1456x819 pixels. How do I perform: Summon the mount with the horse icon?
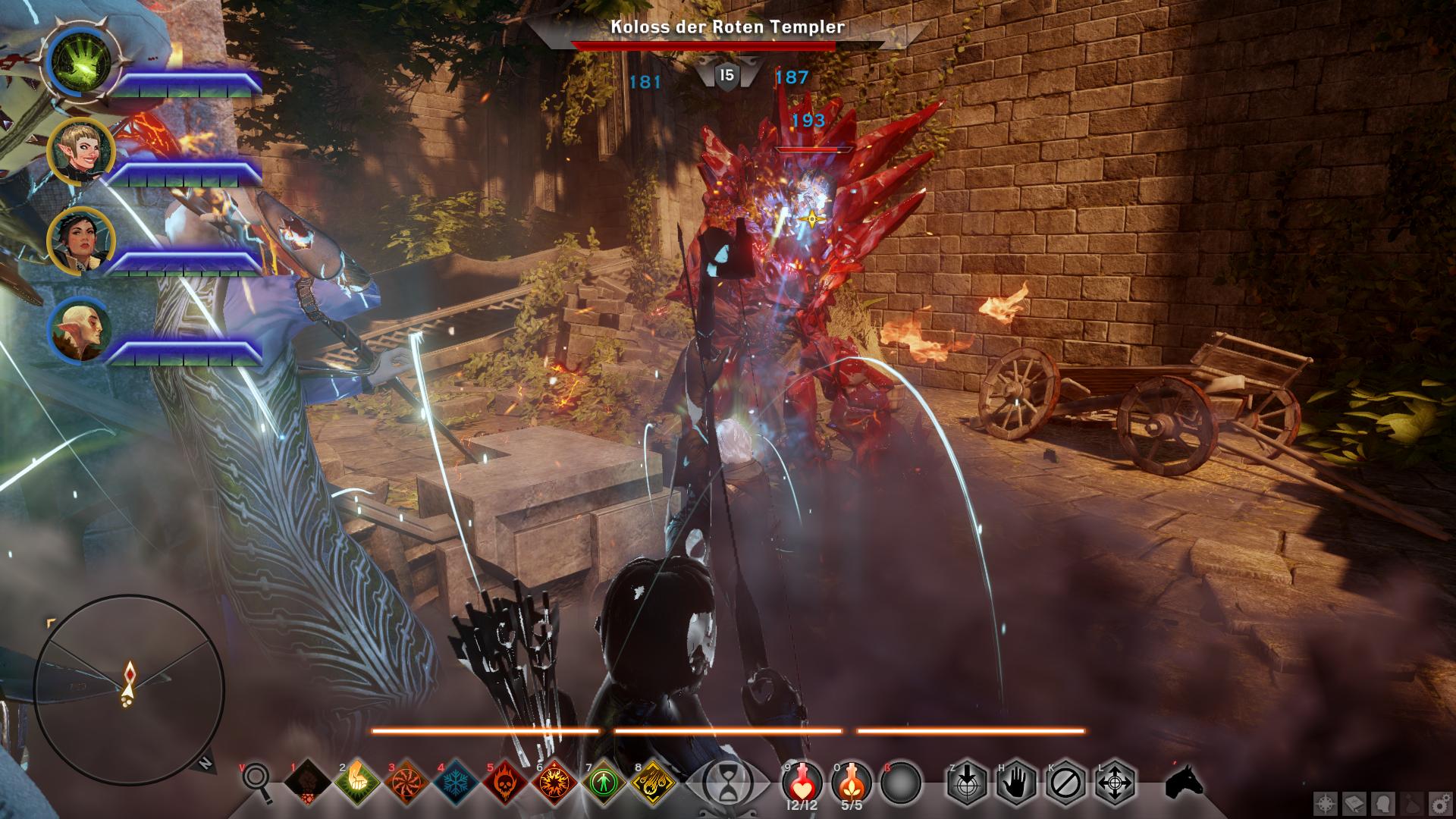coord(1184,783)
